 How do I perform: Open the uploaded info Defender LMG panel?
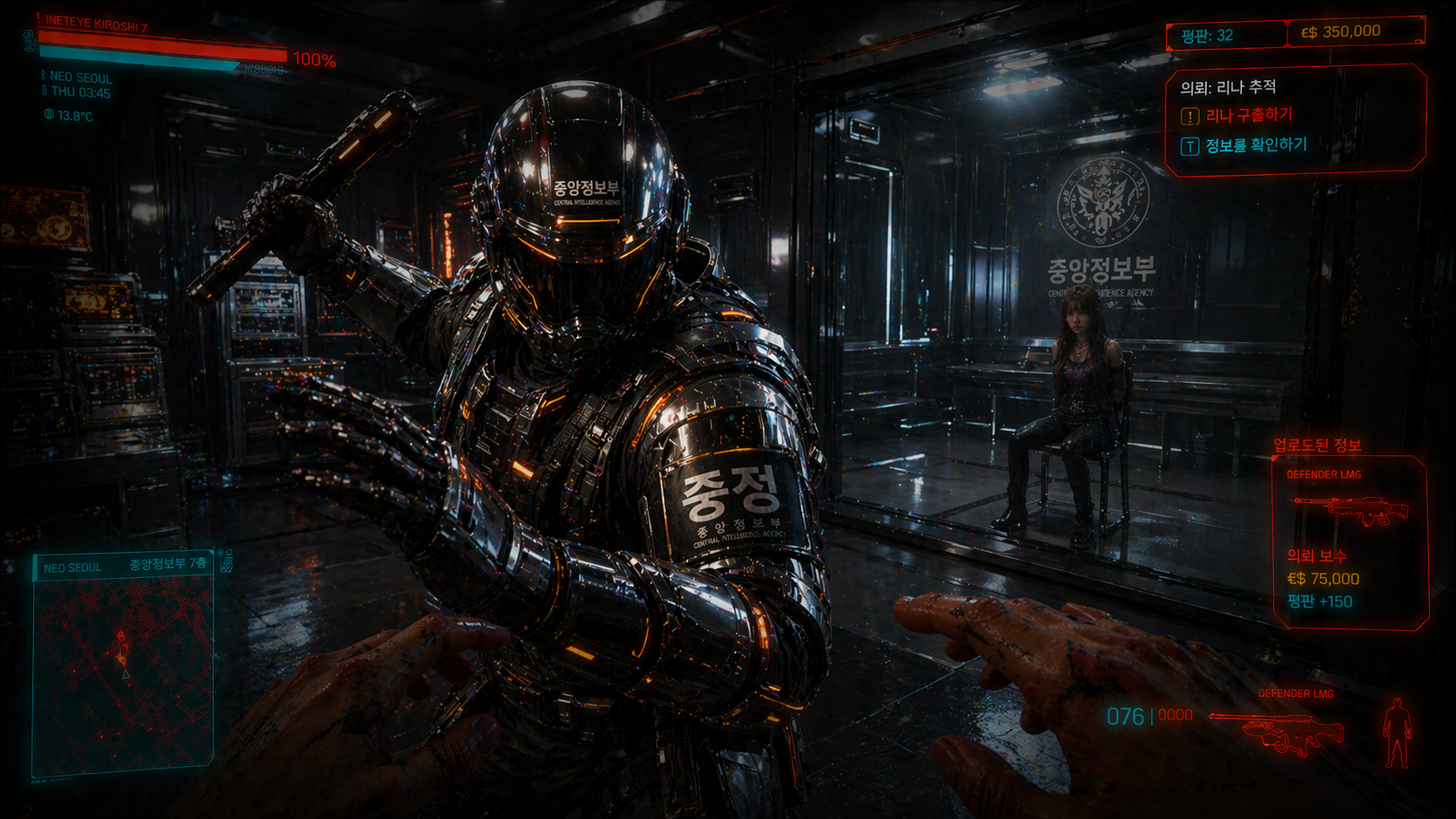(1350, 540)
